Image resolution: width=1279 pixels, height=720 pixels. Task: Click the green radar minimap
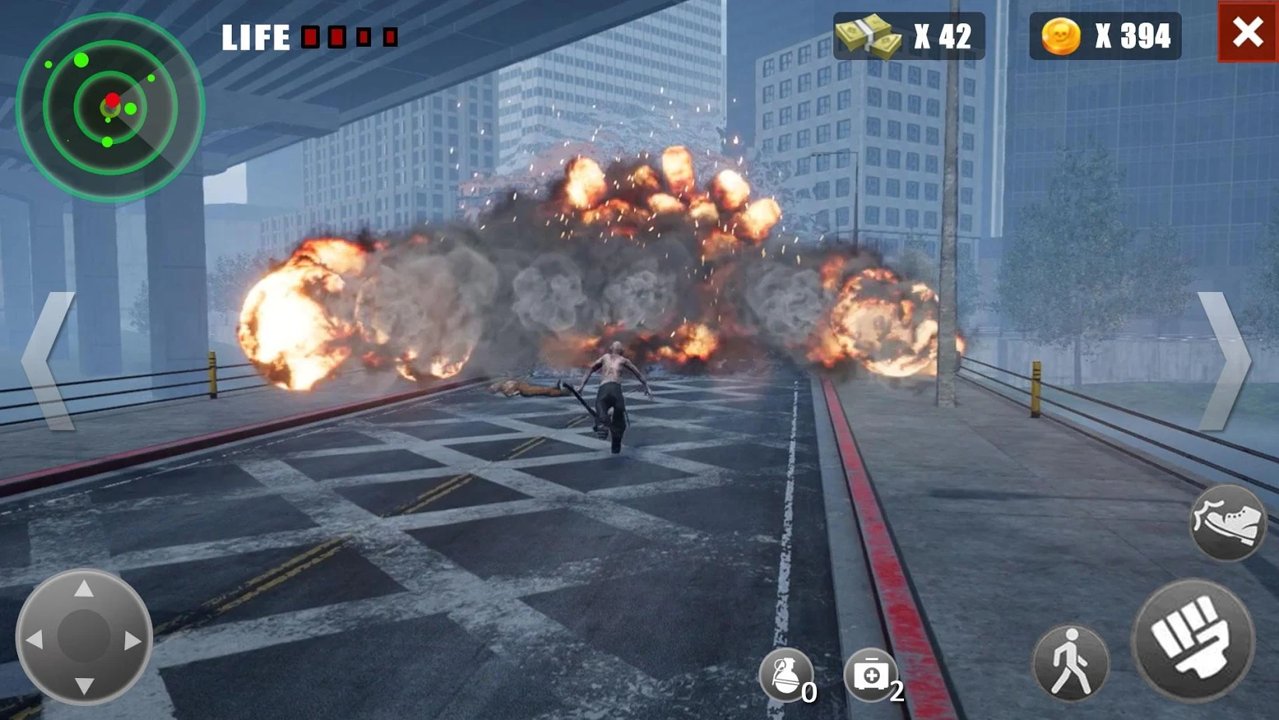point(110,107)
